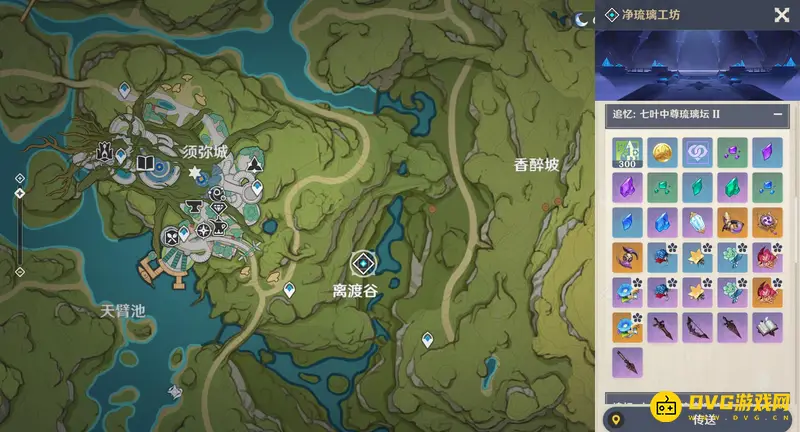Click the yellow pin icon beside 传送
The width and height of the screenshot is (800, 432).
[616, 419]
